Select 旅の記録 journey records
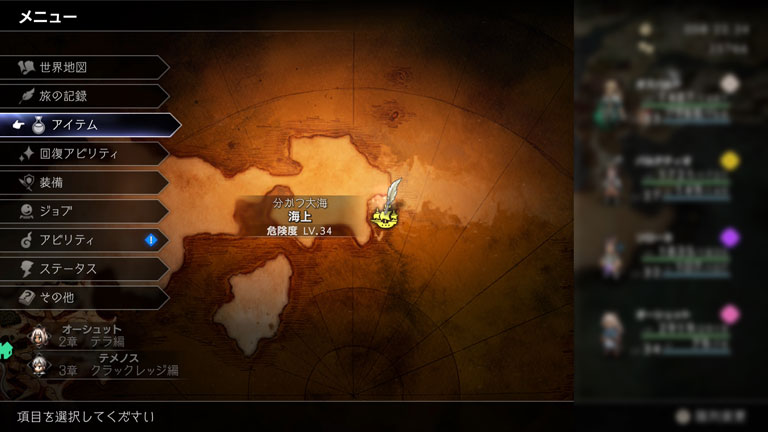This screenshot has width=768, height=432. click(x=85, y=96)
